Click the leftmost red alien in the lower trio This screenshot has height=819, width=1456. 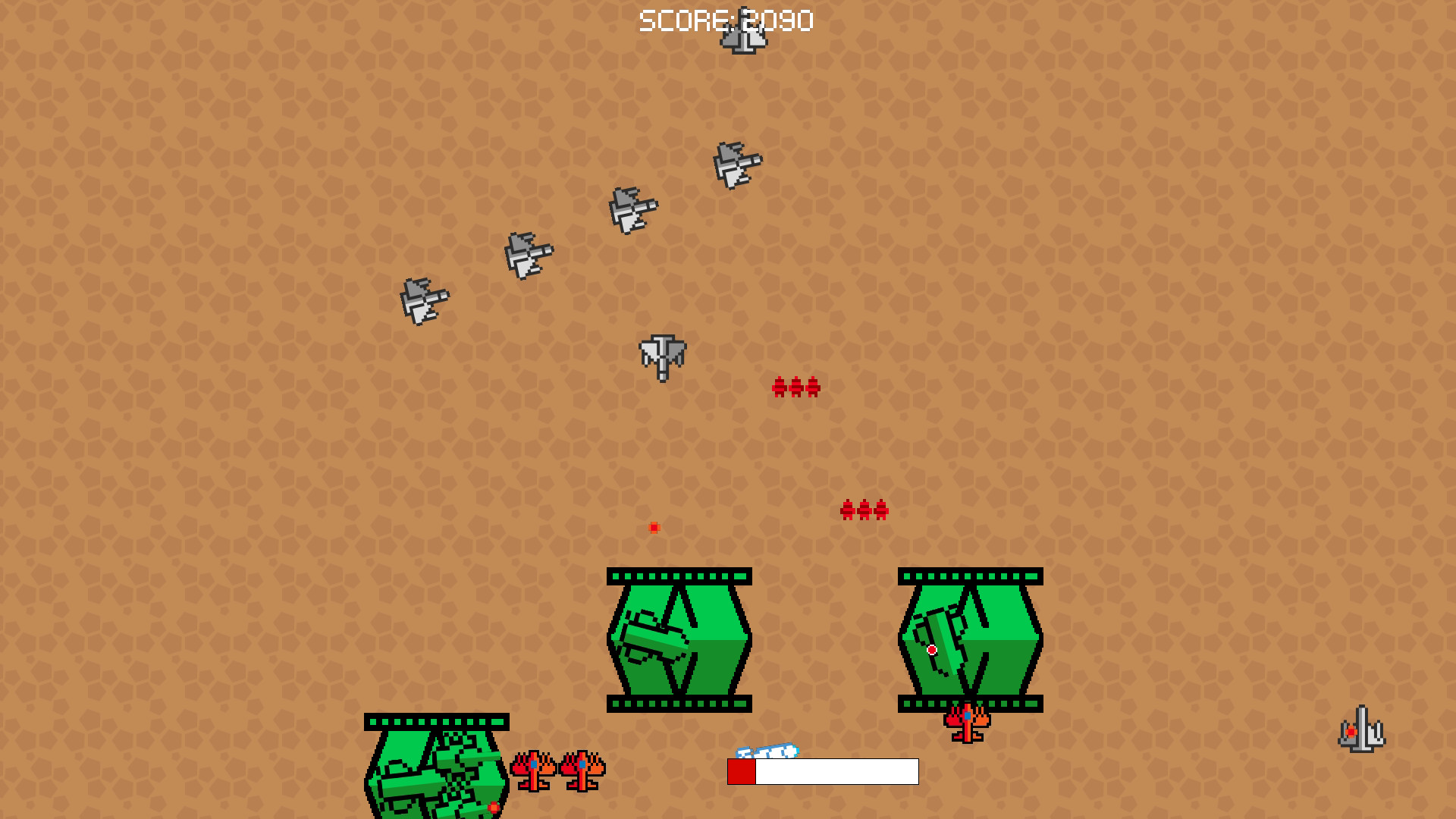pos(846,511)
